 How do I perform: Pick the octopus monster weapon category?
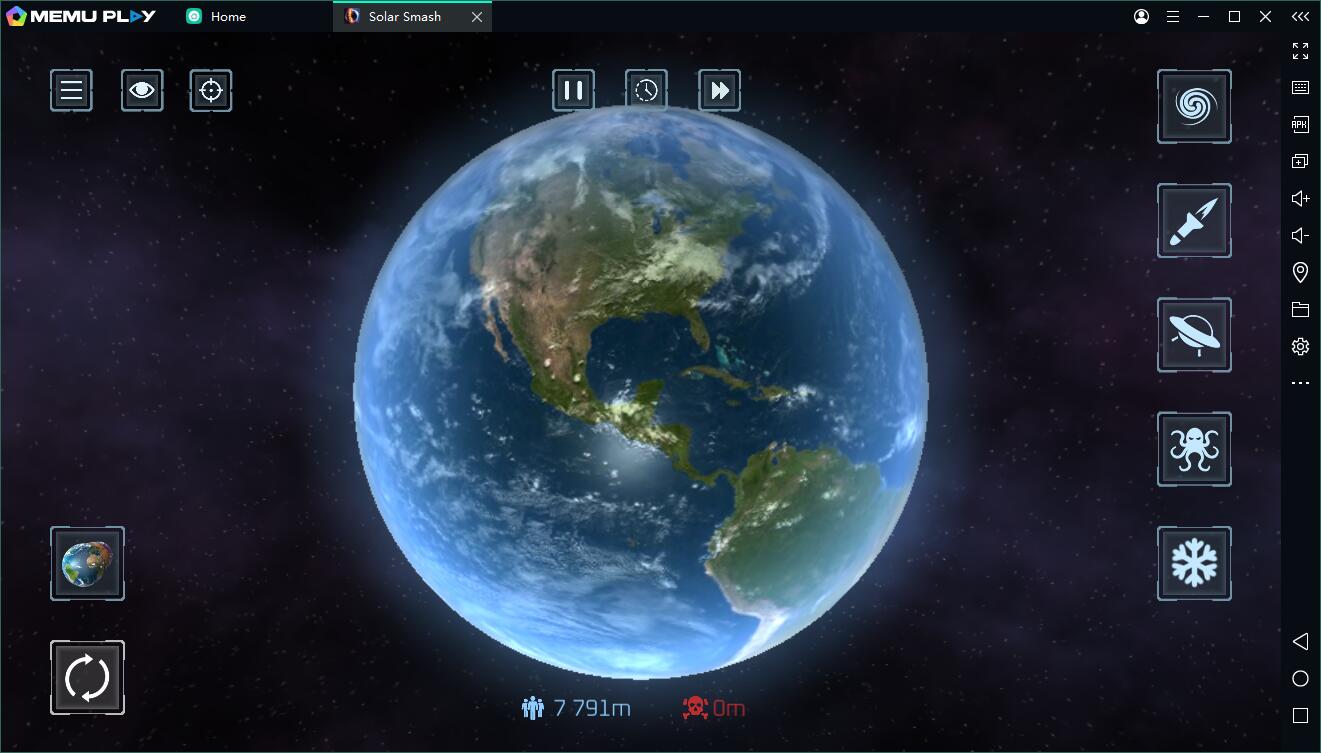[1194, 449]
